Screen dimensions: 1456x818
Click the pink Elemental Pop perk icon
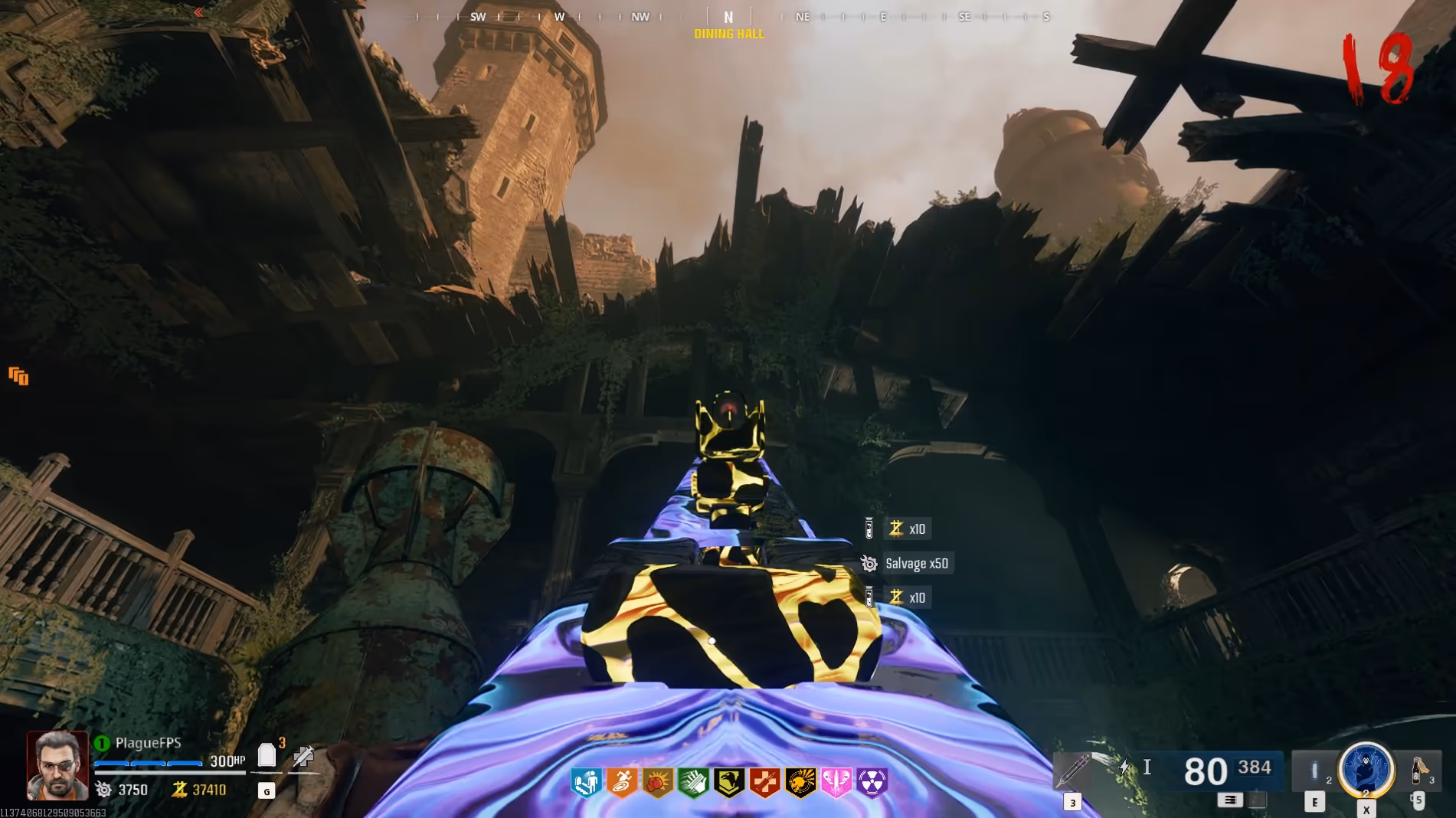click(836, 783)
